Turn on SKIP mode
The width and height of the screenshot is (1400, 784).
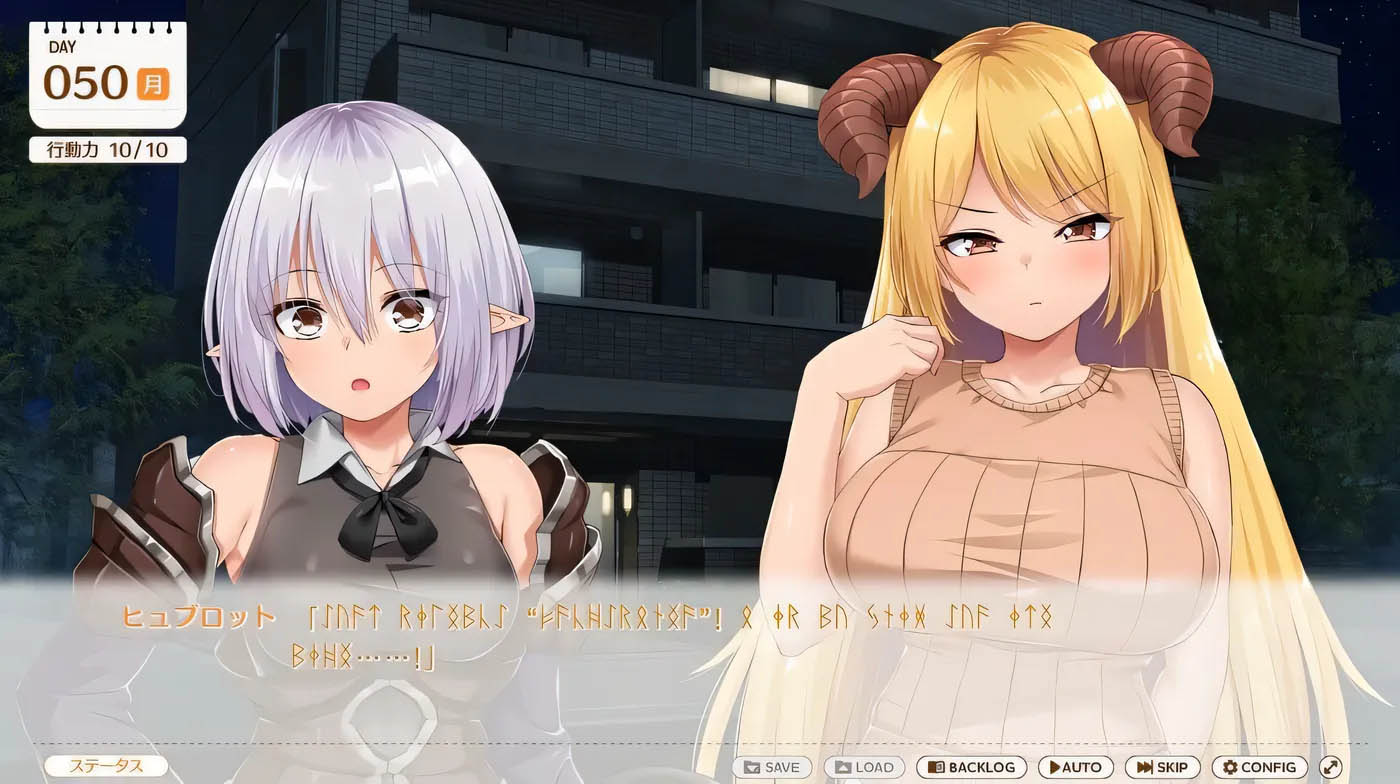click(x=1163, y=767)
